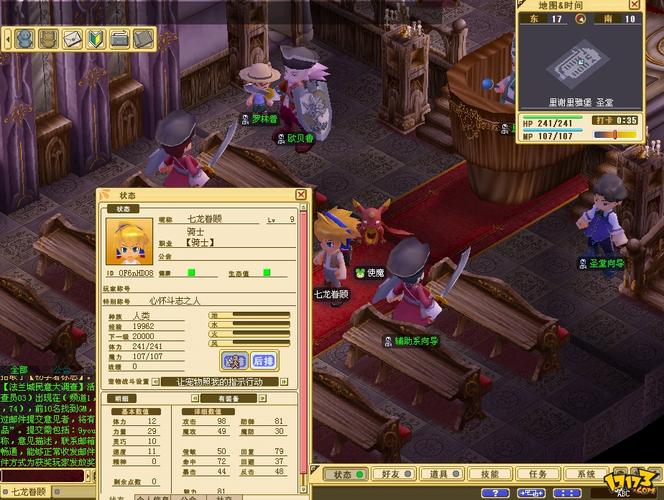Open the 道具 items menu
Screen dimensions: 664x500
point(437,474)
